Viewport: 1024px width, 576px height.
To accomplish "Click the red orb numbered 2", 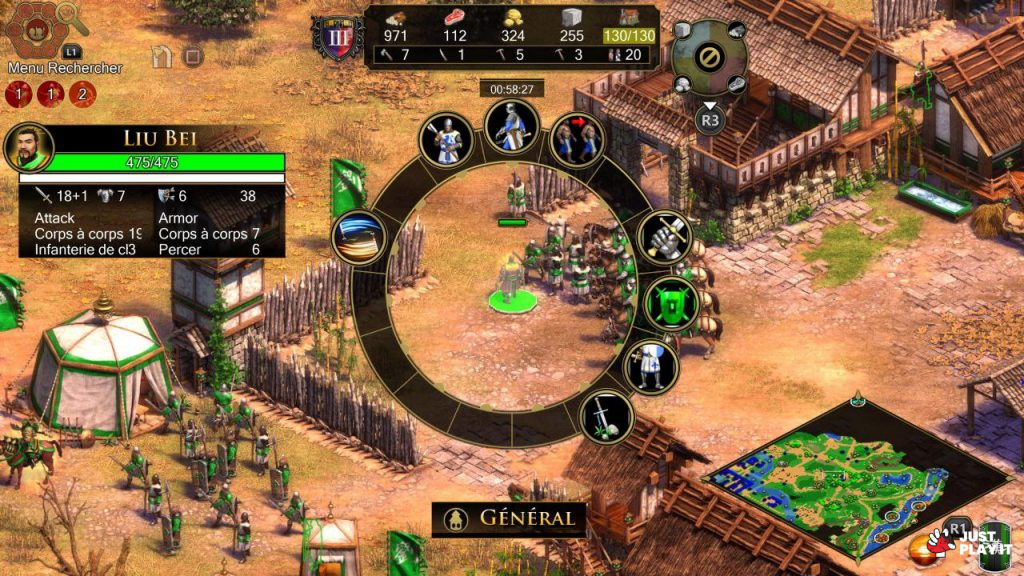I will (x=82, y=95).
